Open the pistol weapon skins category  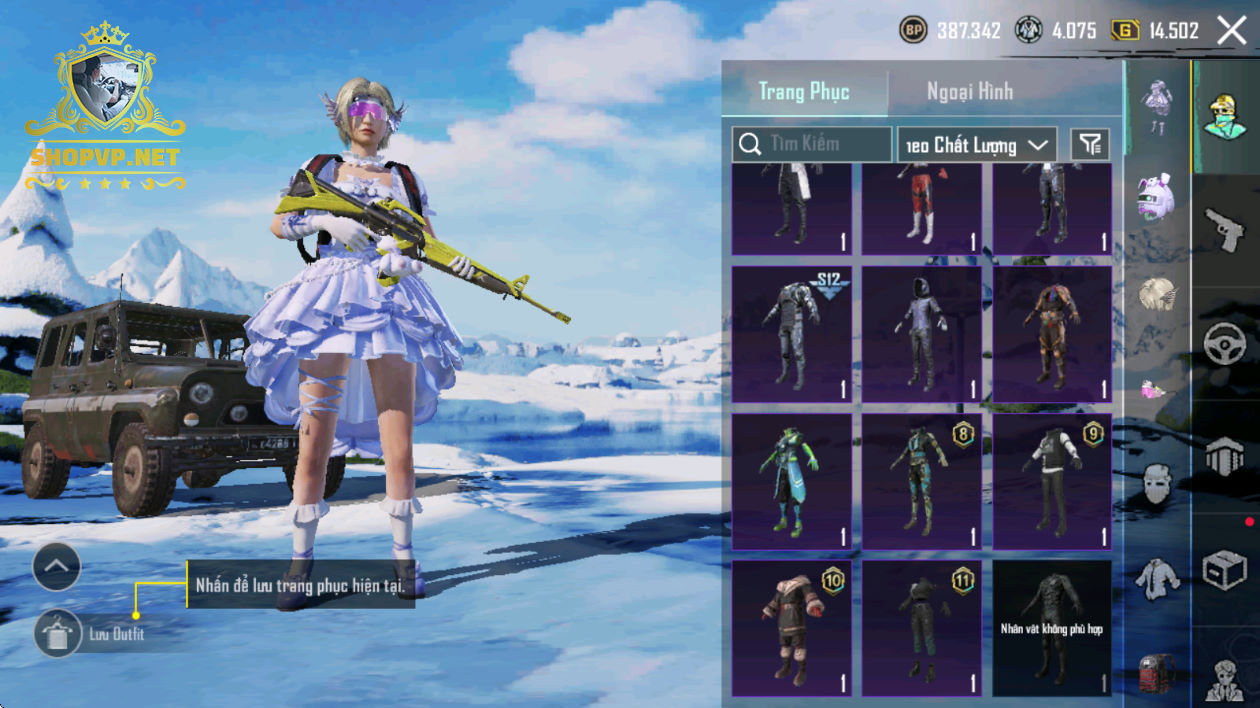pos(1225,230)
